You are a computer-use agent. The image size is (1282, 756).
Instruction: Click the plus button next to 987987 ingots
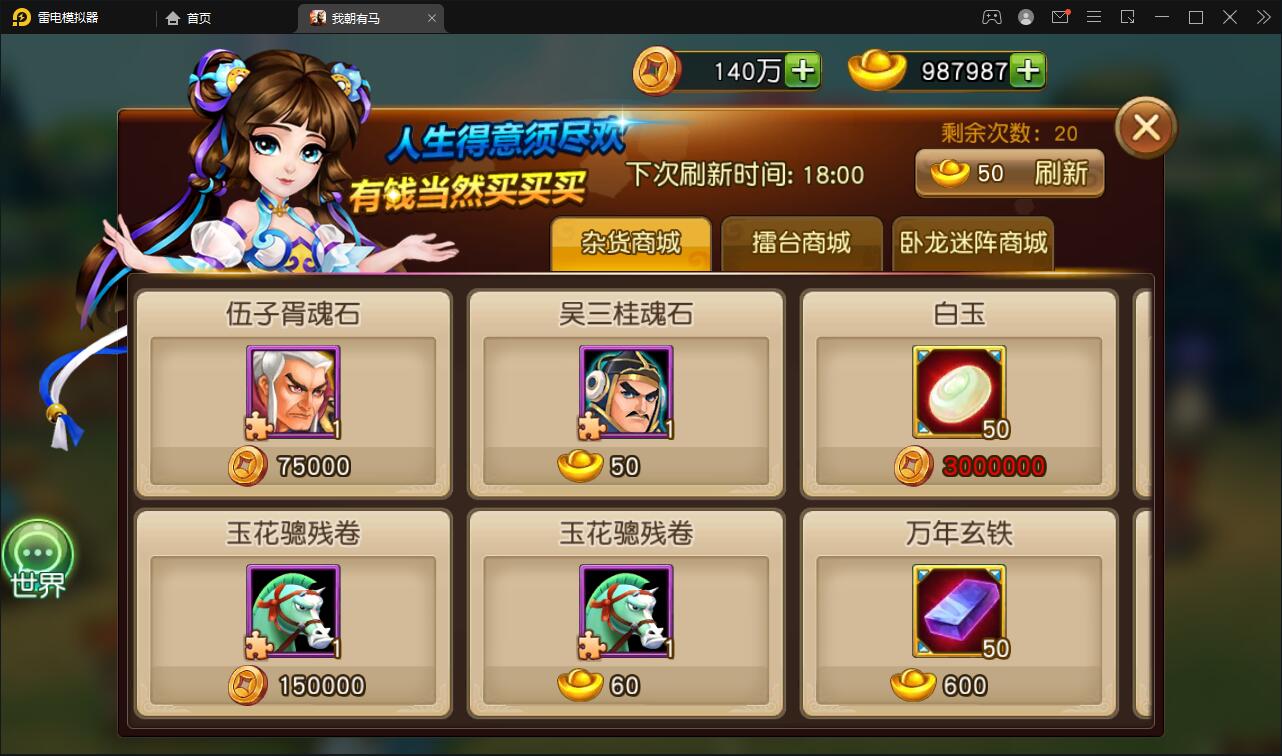tap(1025, 70)
